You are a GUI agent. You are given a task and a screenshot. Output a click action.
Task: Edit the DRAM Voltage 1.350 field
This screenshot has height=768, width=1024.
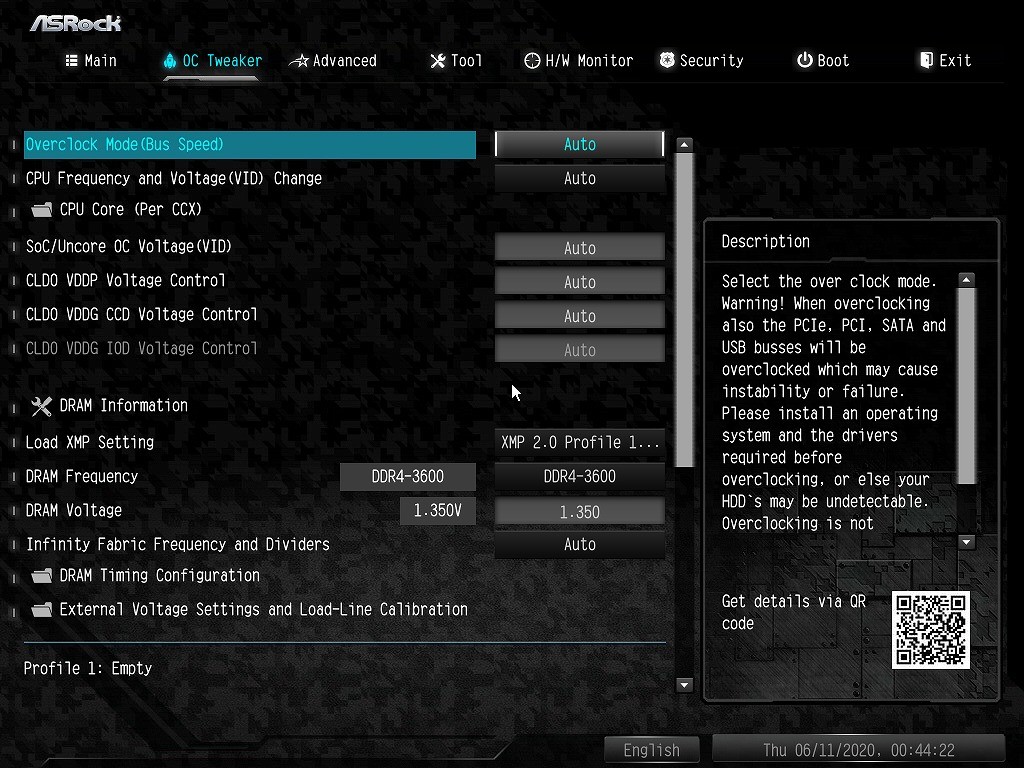[x=579, y=512]
